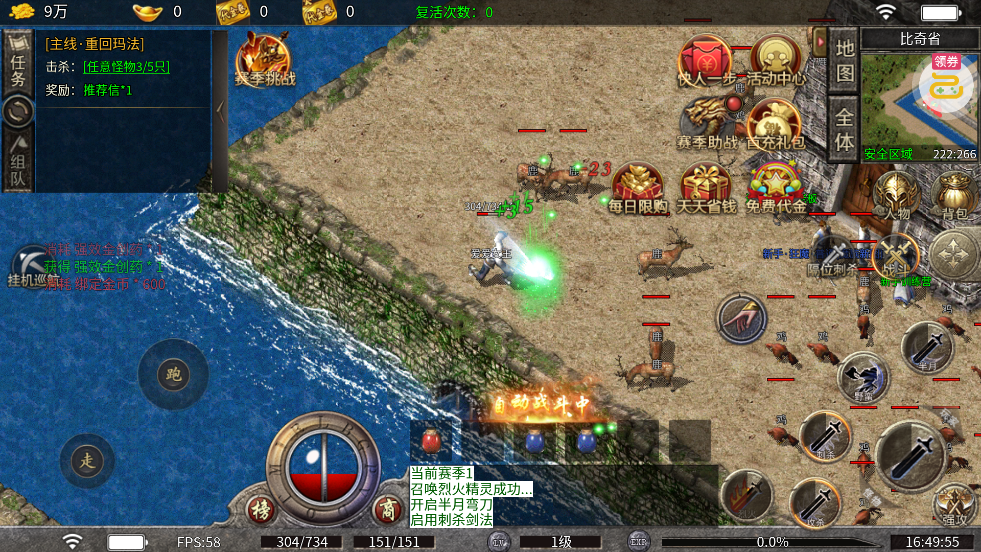
Task: Claim the 免费代金 free voucher
Action: (775, 188)
